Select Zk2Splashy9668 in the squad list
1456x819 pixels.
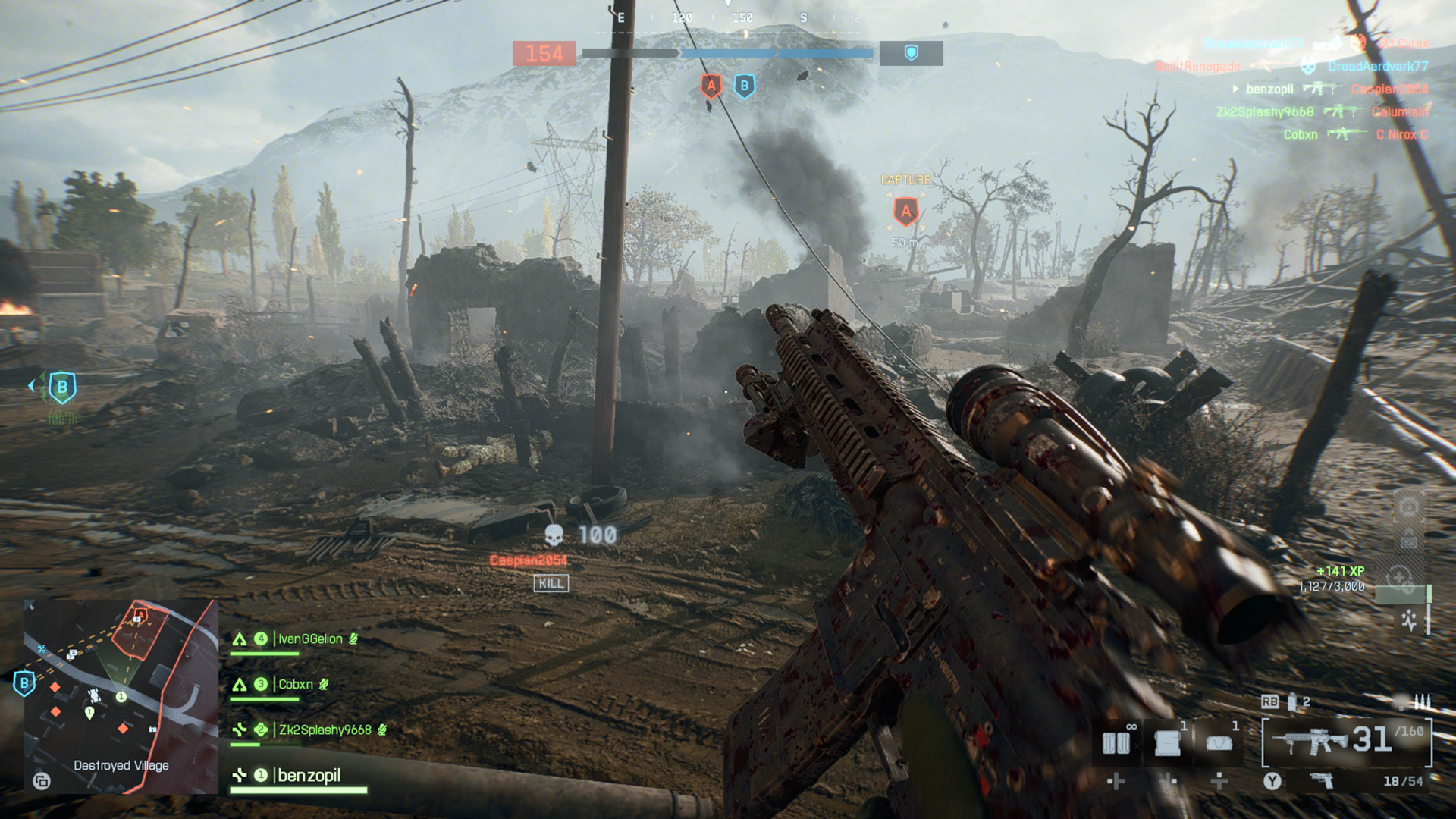click(x=325, y=730)
